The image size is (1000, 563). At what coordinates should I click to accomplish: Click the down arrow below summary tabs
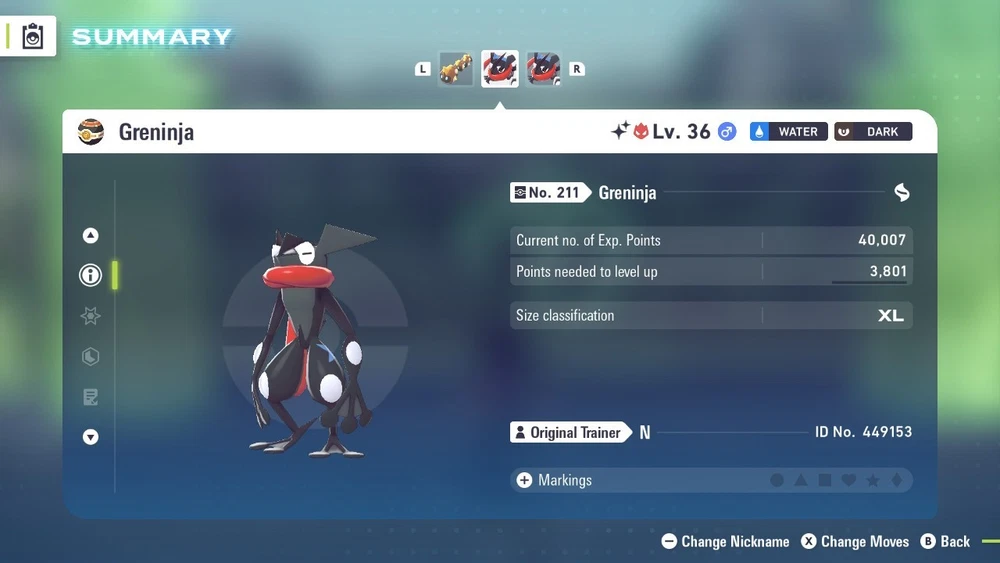click(x=91, y=437)
